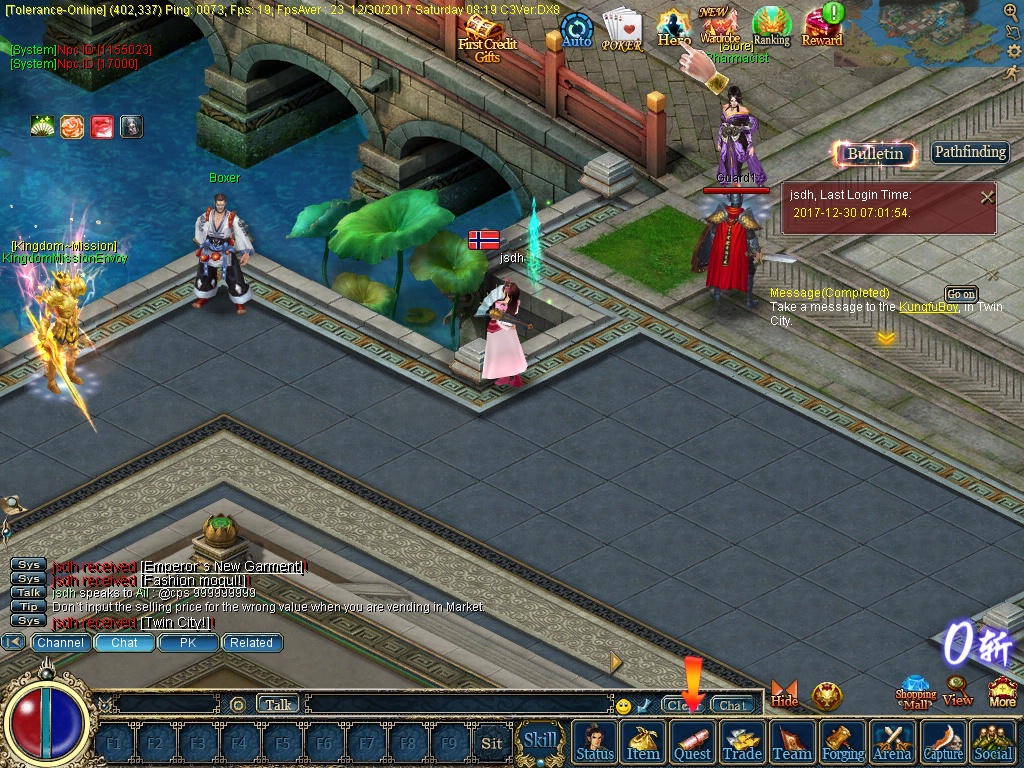Open the Trade panel
Viewport: 1024px width, 768px height.
point(742,742)
